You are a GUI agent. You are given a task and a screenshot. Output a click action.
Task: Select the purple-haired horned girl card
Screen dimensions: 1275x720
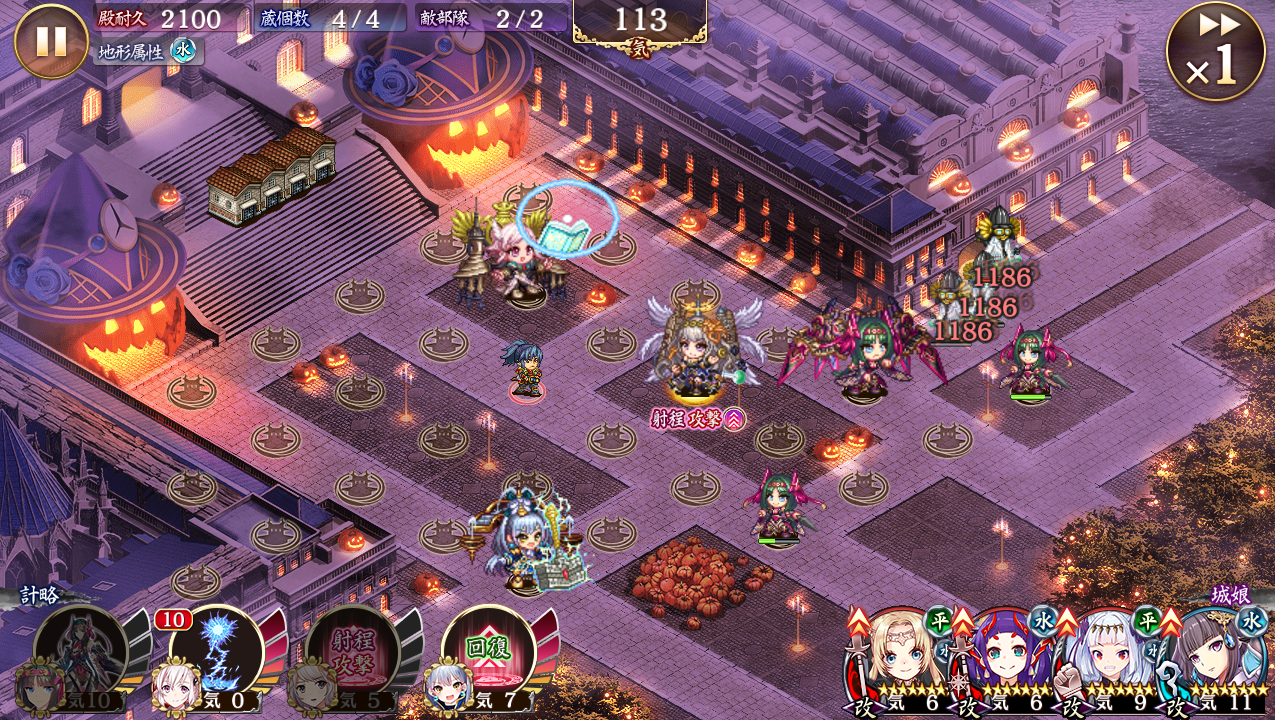coord(1002,658)
